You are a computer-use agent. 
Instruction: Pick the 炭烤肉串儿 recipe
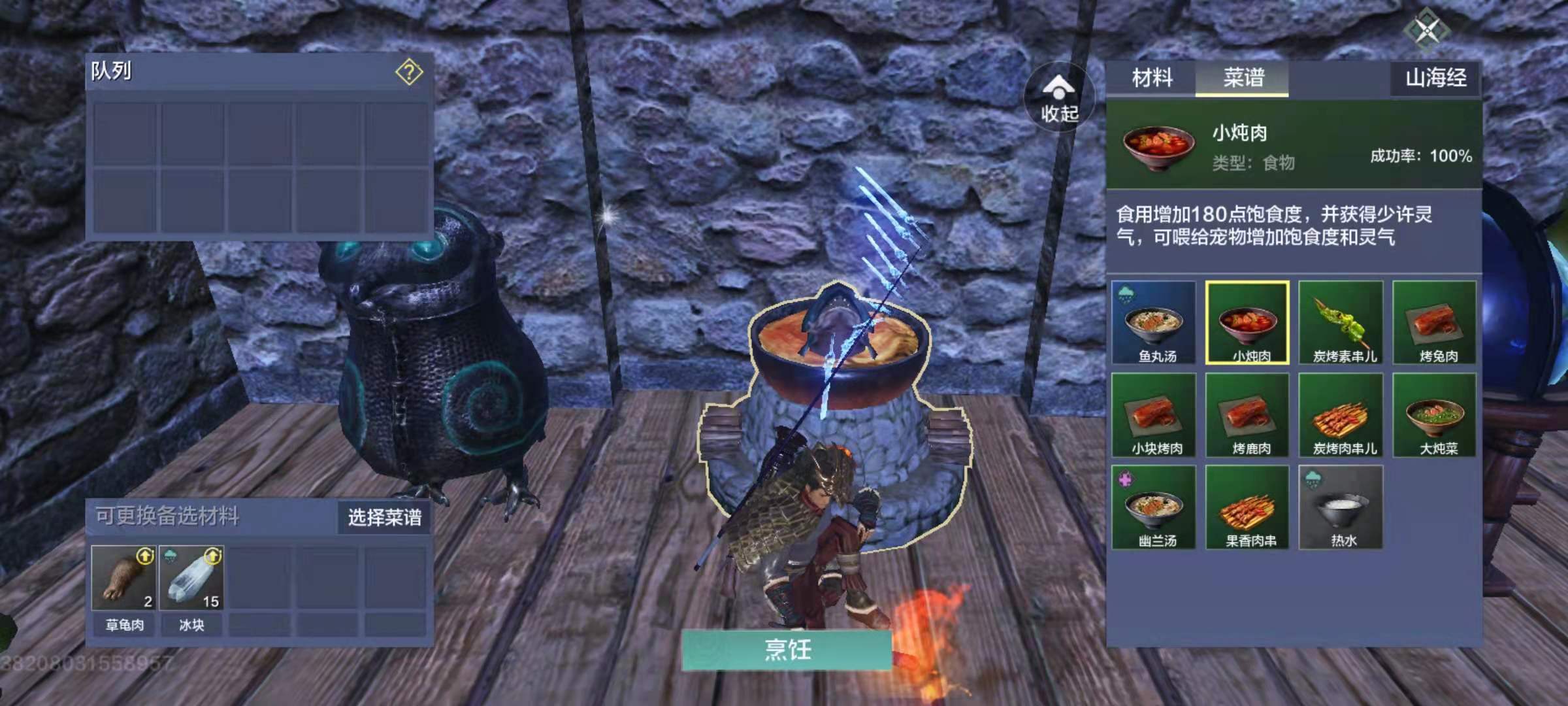(1341, 415)
